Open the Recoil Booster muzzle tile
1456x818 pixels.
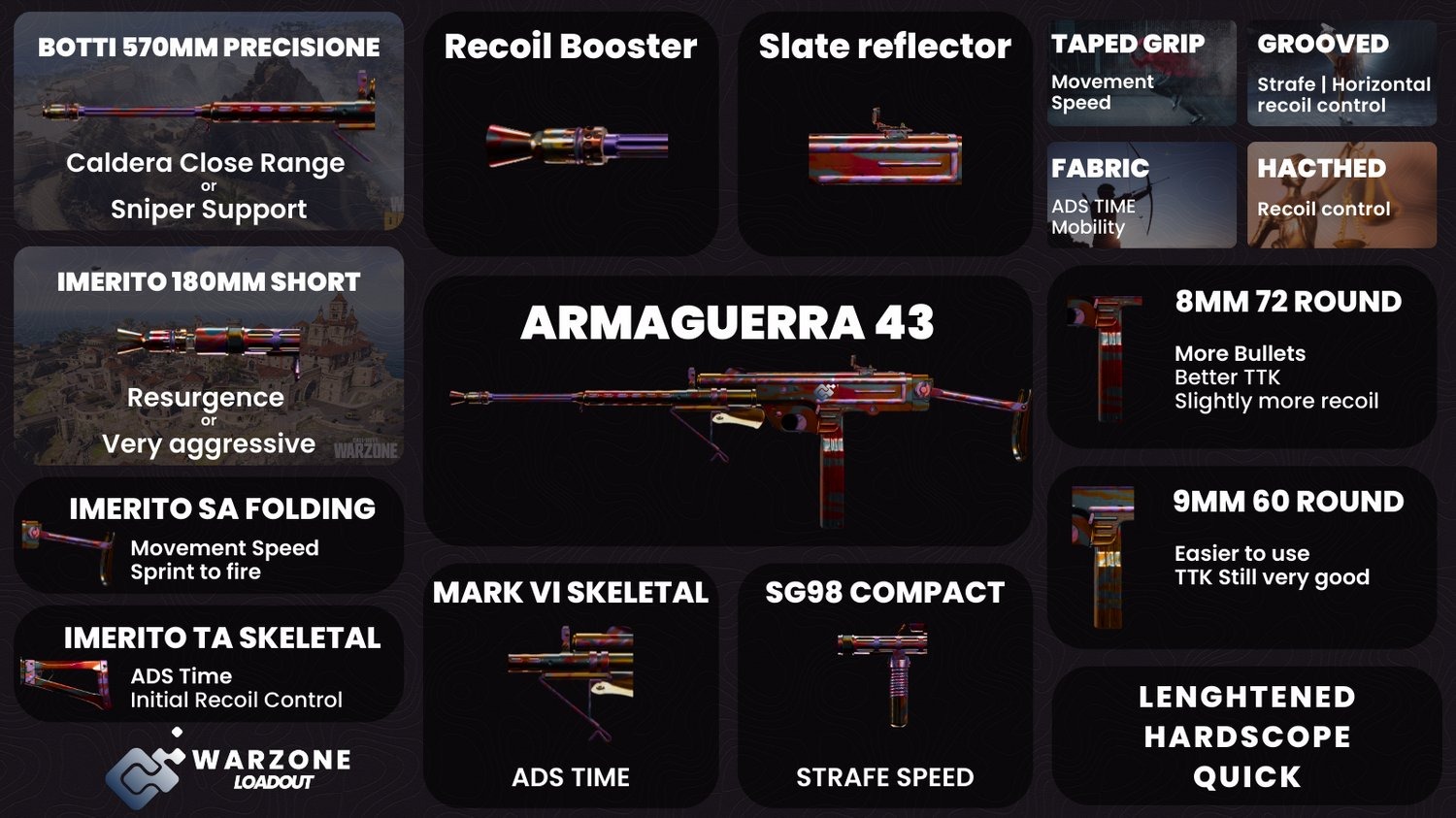coord(571,134)
